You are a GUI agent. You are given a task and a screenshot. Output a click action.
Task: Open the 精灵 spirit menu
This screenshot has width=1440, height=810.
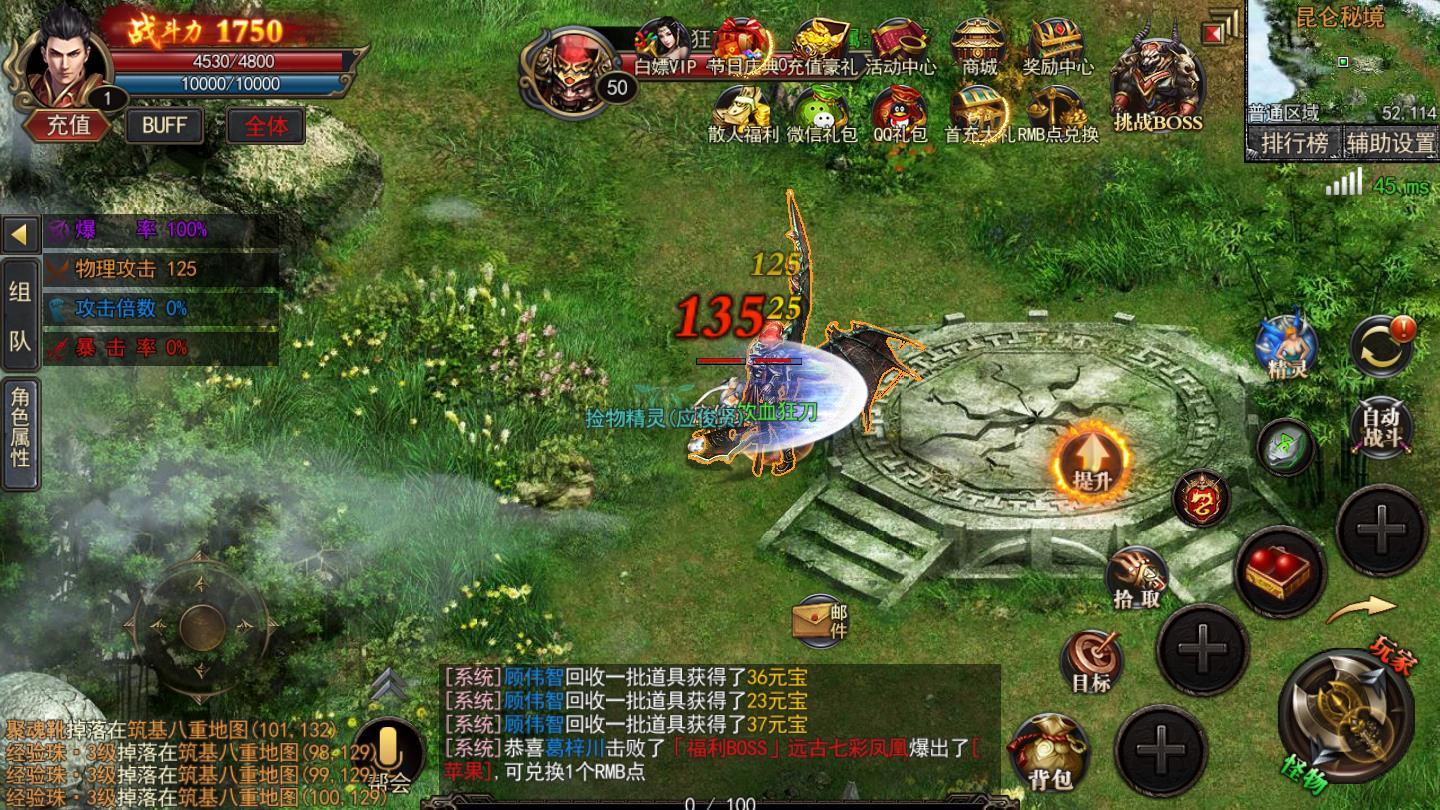tap(1286, 347)
